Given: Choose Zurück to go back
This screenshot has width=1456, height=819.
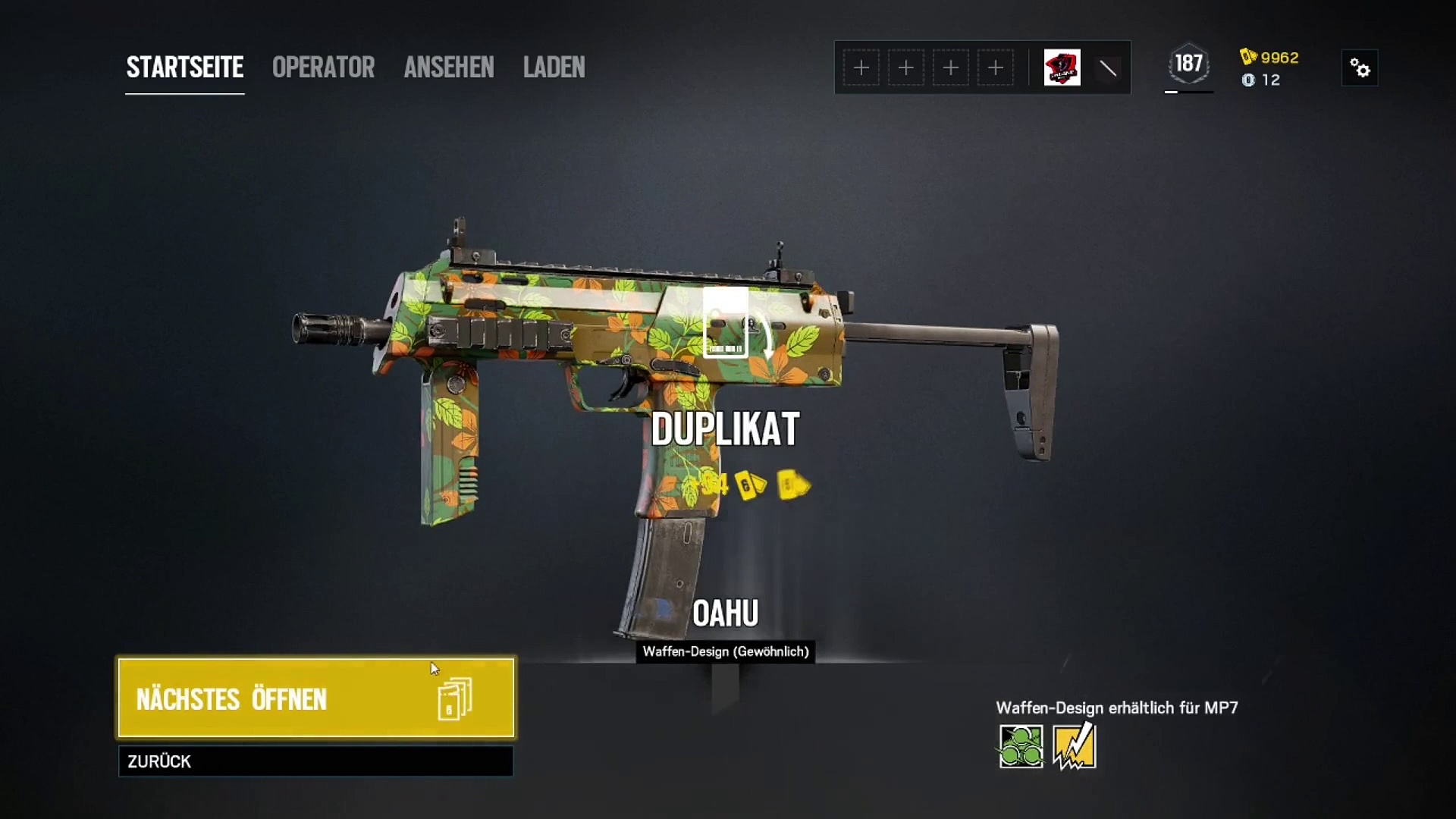Looking at the screenshot, I should point(315,761).
